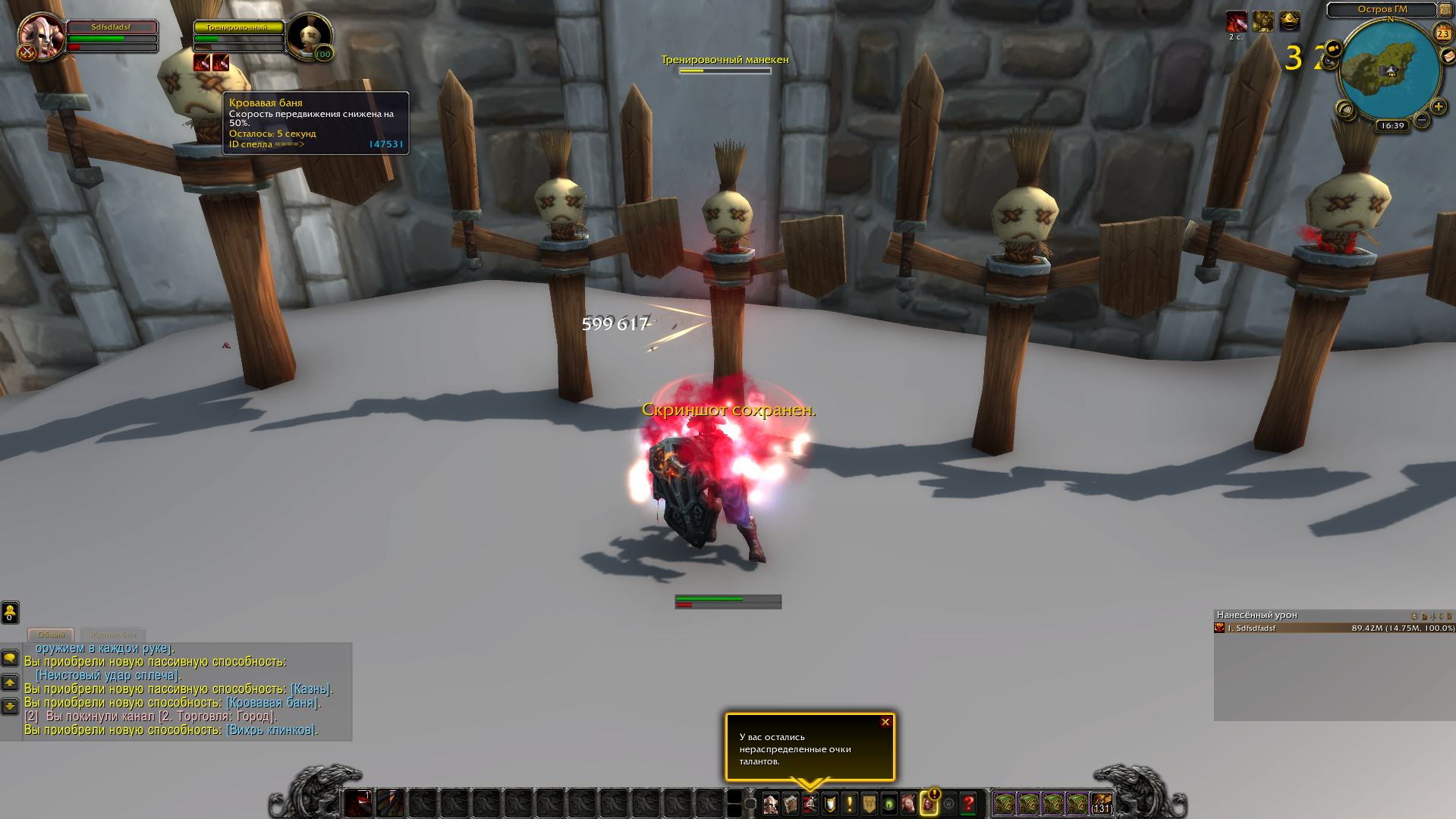Select the player portrait Sdfsdfadsf
The image size is (1456, 819).
pos(42,36)
